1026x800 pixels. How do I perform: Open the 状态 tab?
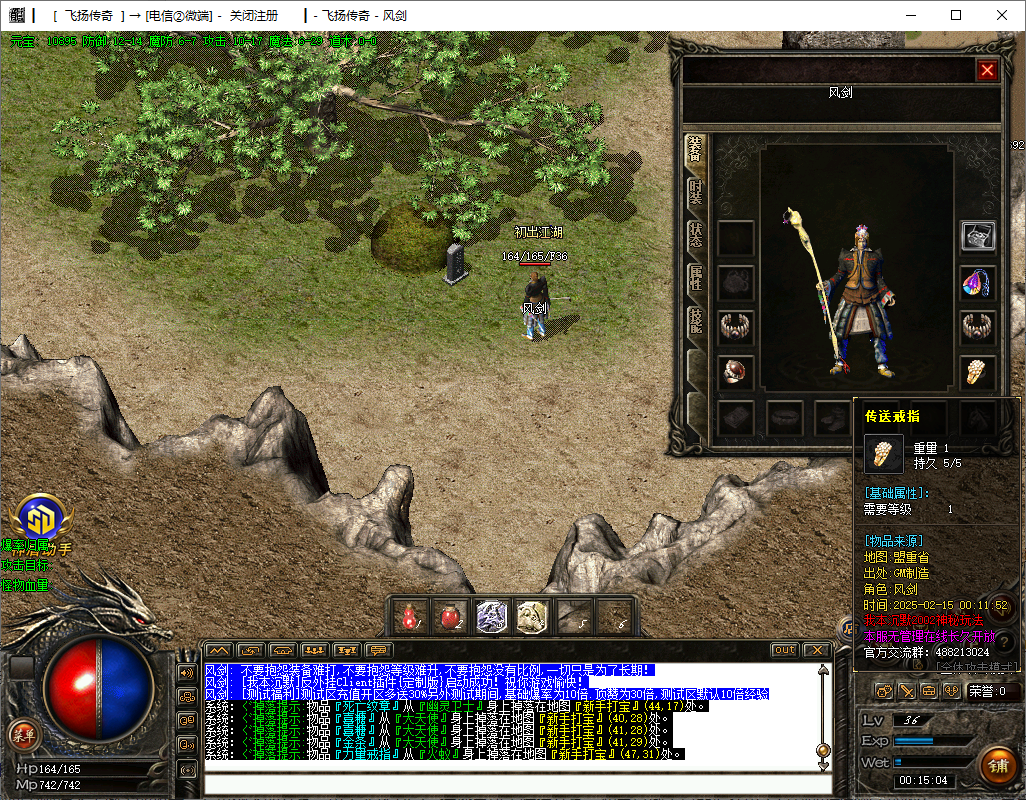pos(695,235)
